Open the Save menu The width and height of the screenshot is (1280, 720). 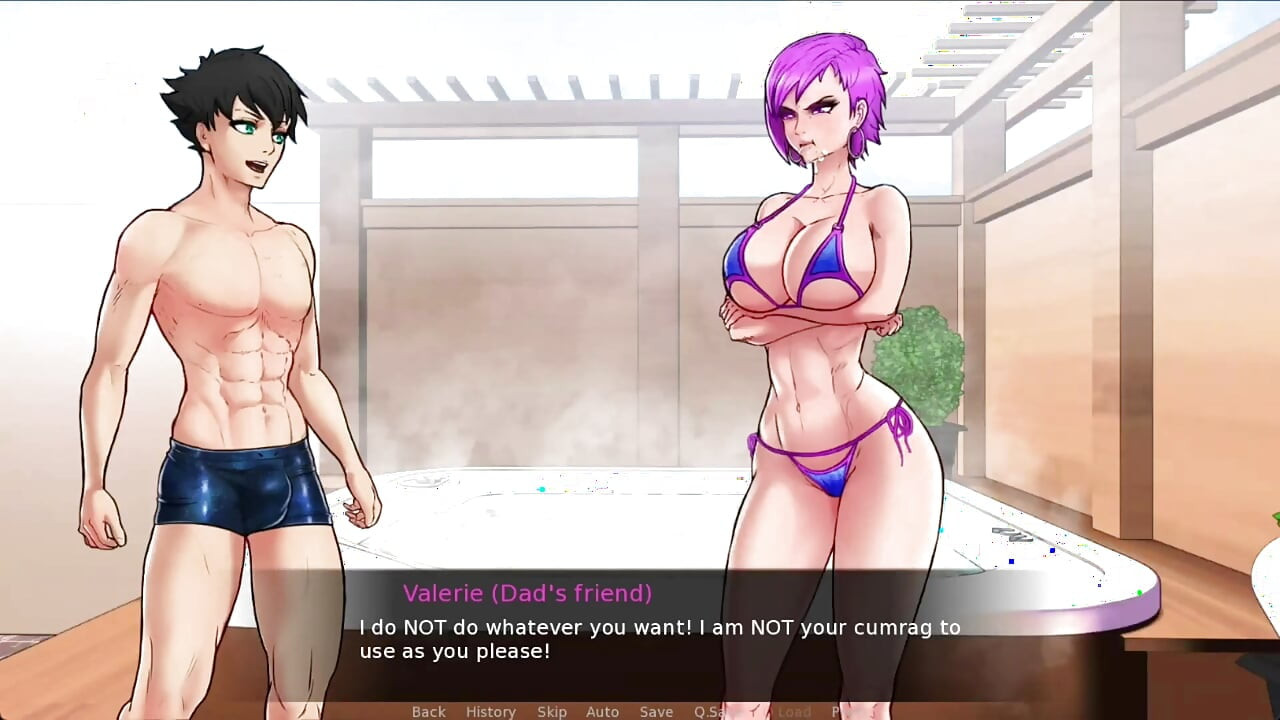coord(656,711)
